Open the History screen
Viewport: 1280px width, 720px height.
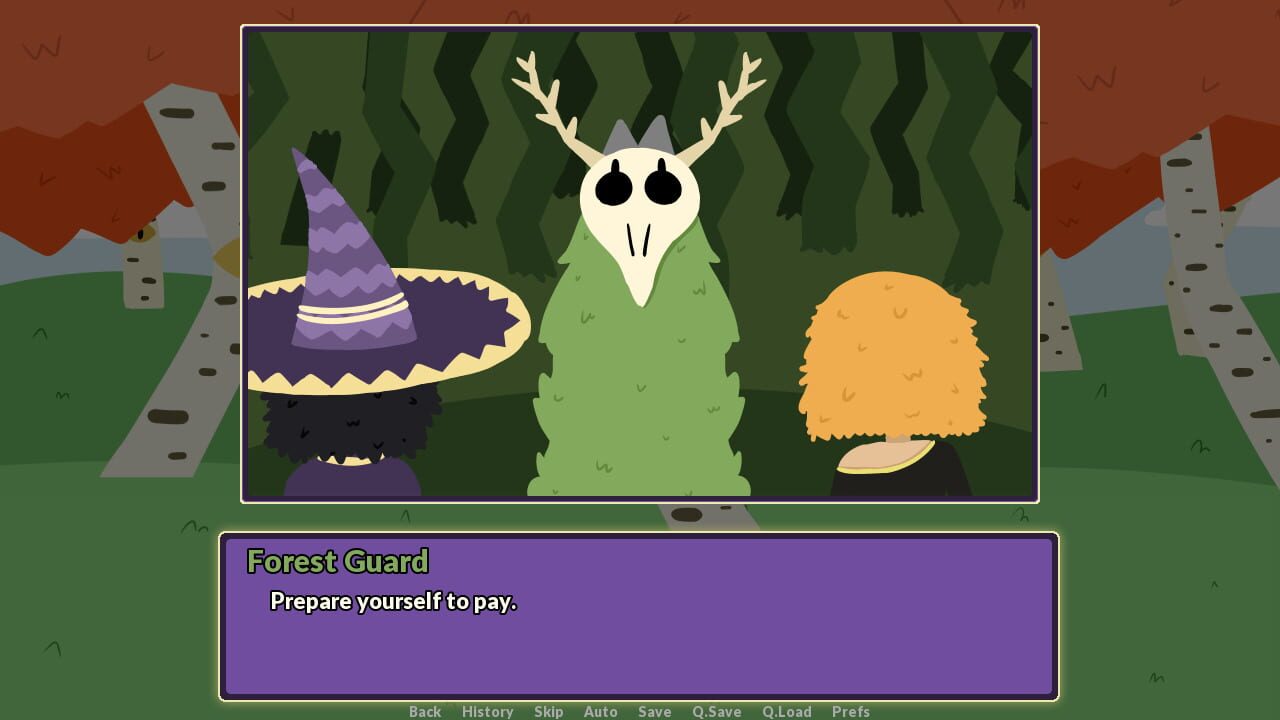coord(487,711)
